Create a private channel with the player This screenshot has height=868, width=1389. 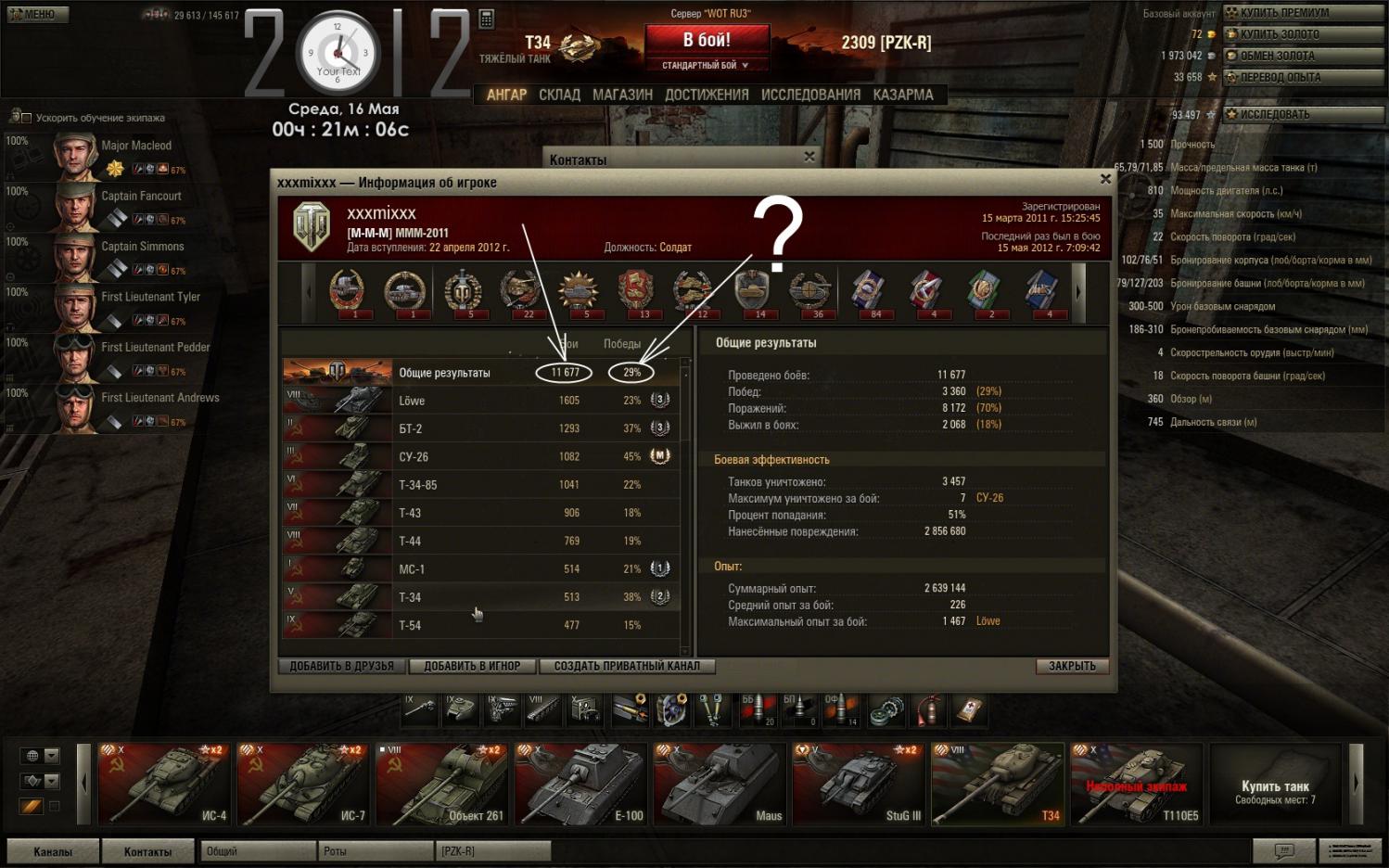pos(627,666)
